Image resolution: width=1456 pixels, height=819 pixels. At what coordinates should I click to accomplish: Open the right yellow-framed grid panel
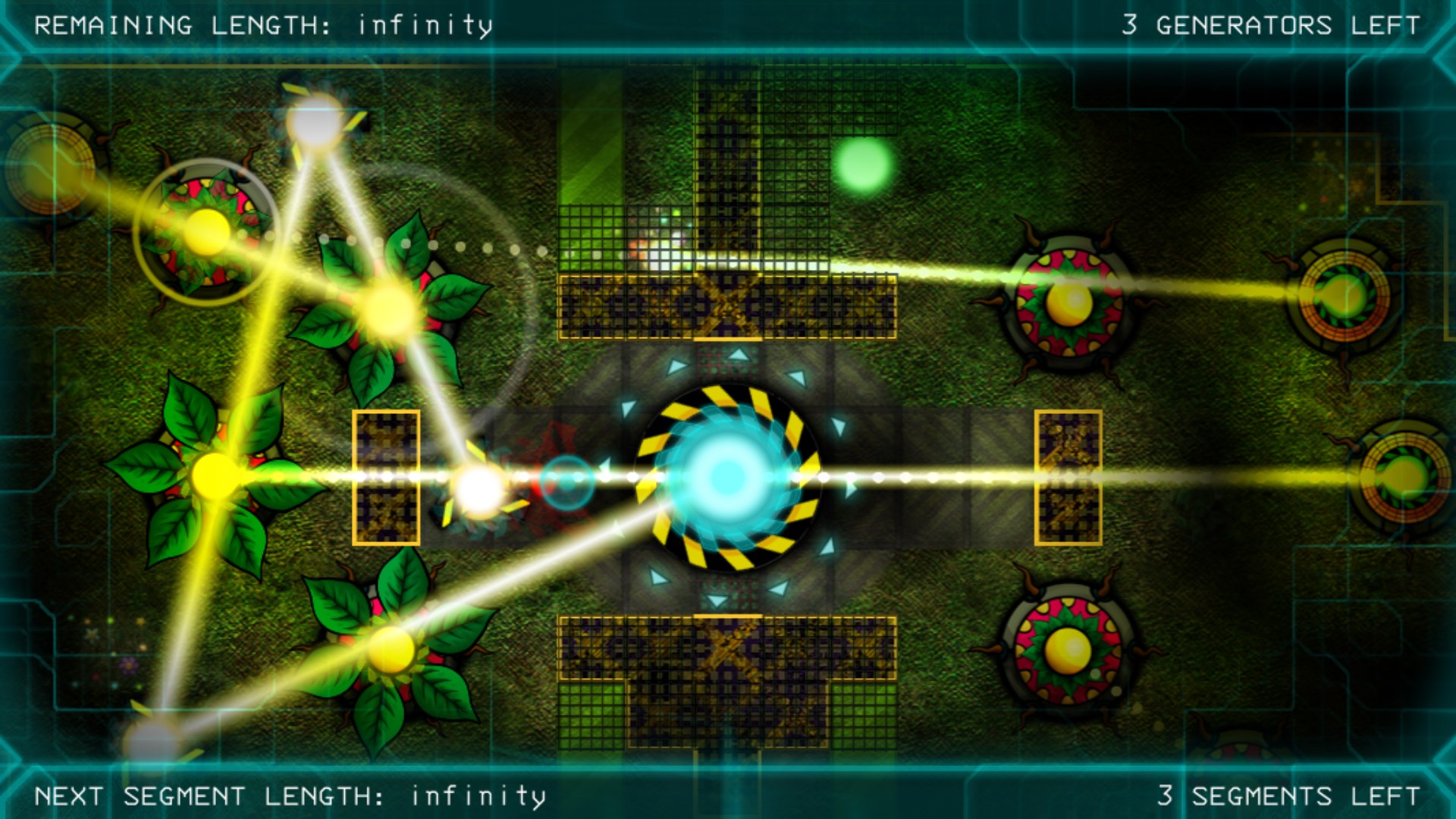pyautogui.click(x=1069, y=478)
